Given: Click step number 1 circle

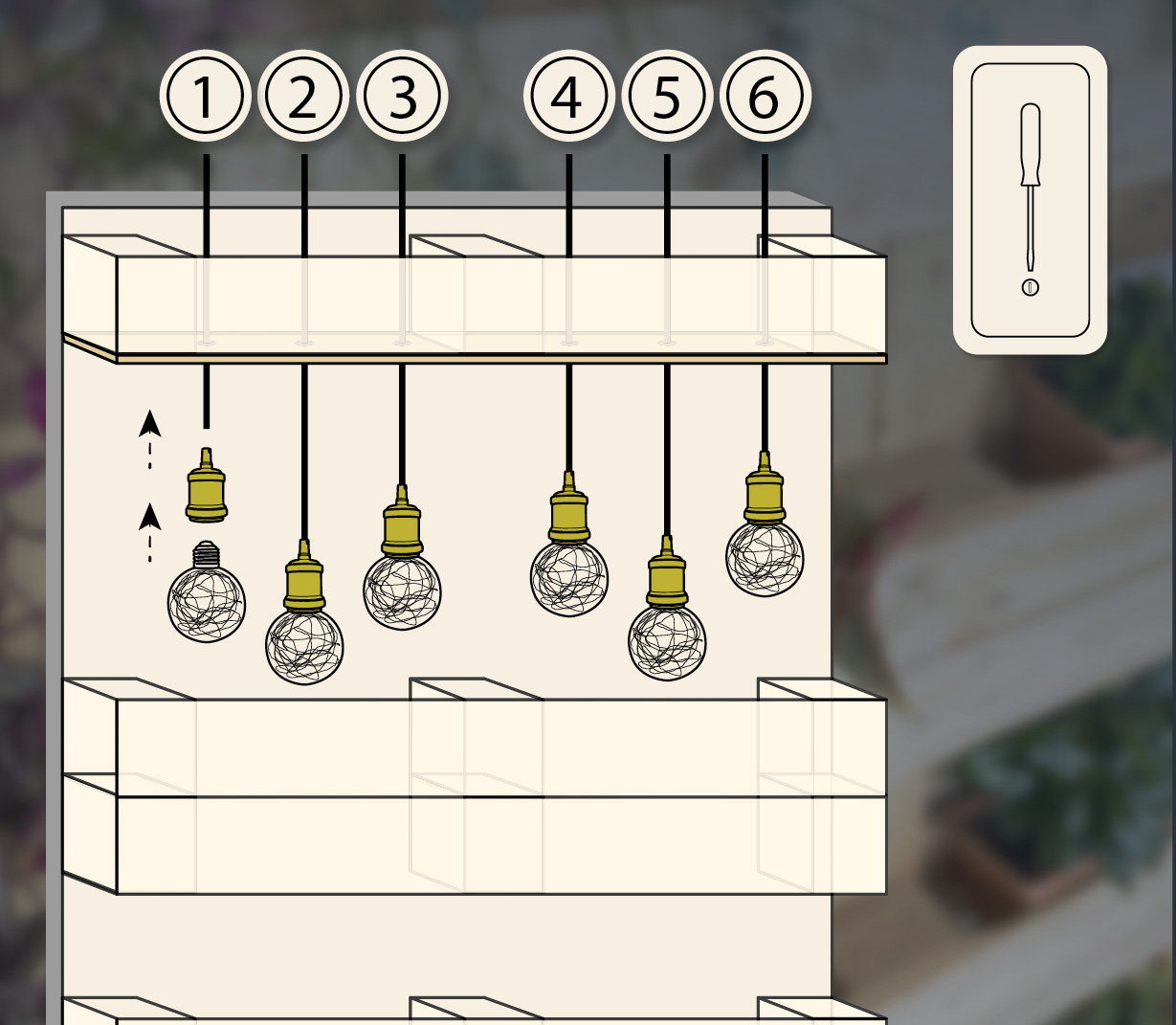Looking at the screenshot, I should click(205, 97).
